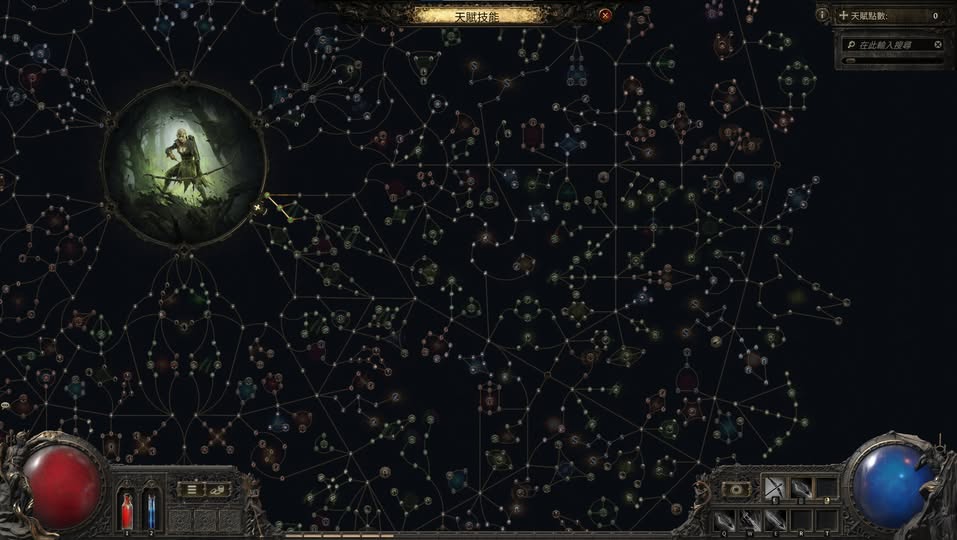Clear the talent search box
957x540 pixels.
[937, 45]
